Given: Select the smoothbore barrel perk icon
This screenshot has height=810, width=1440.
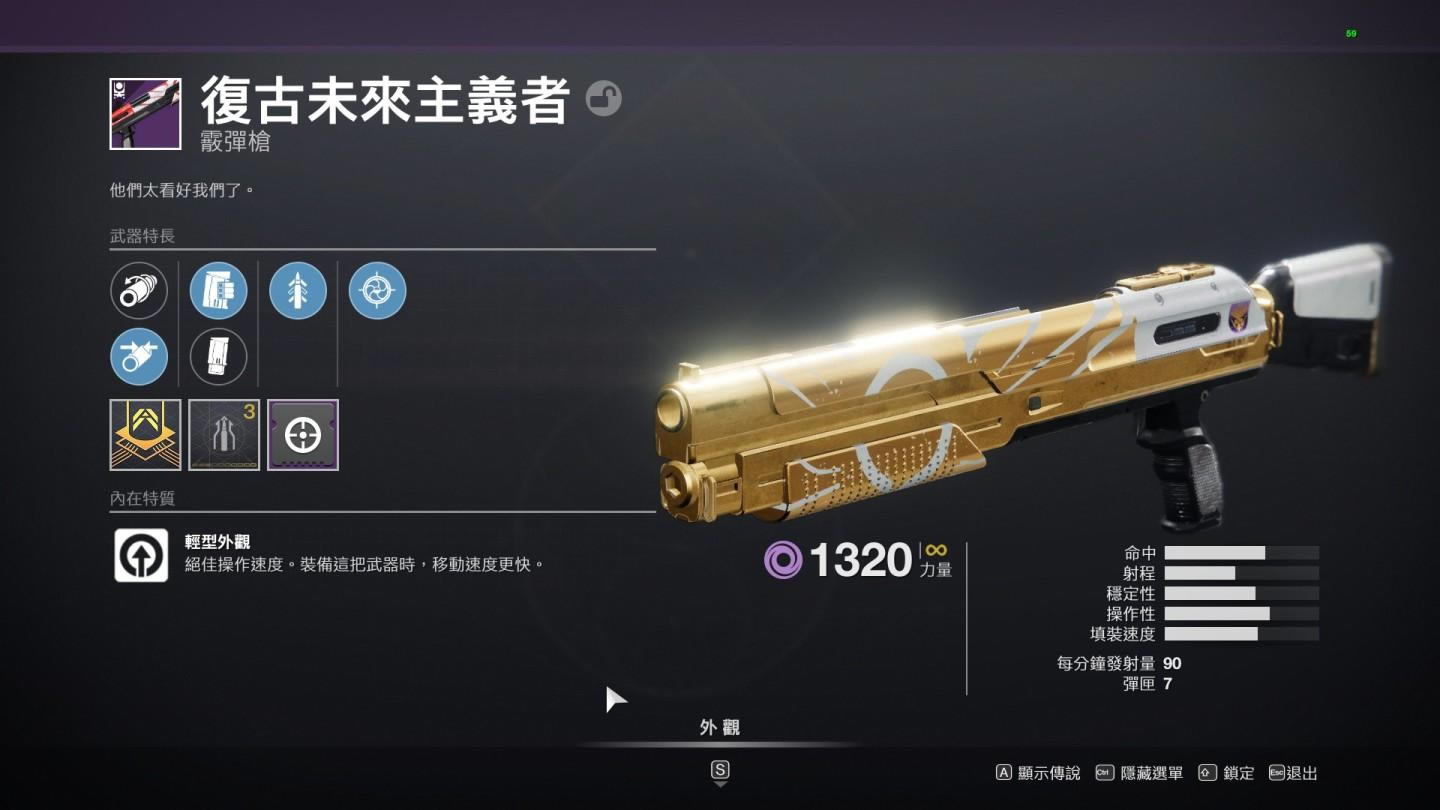Looking at the screenshot, I should (x=140, y=290).
